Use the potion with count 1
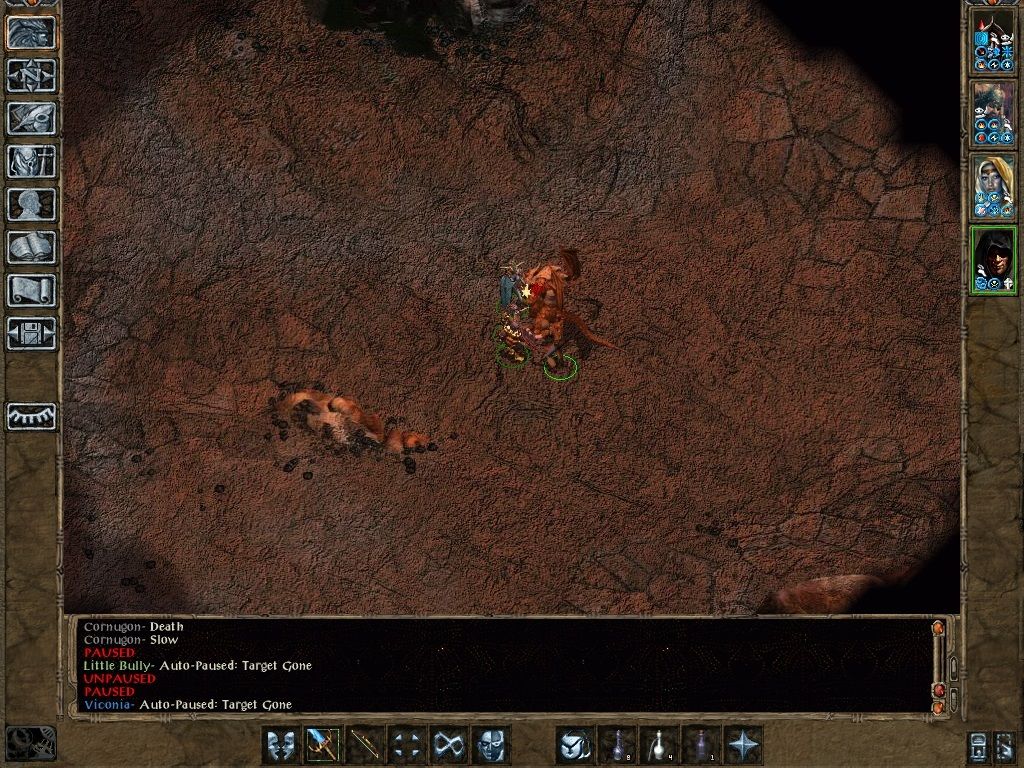 click(702, 745)
